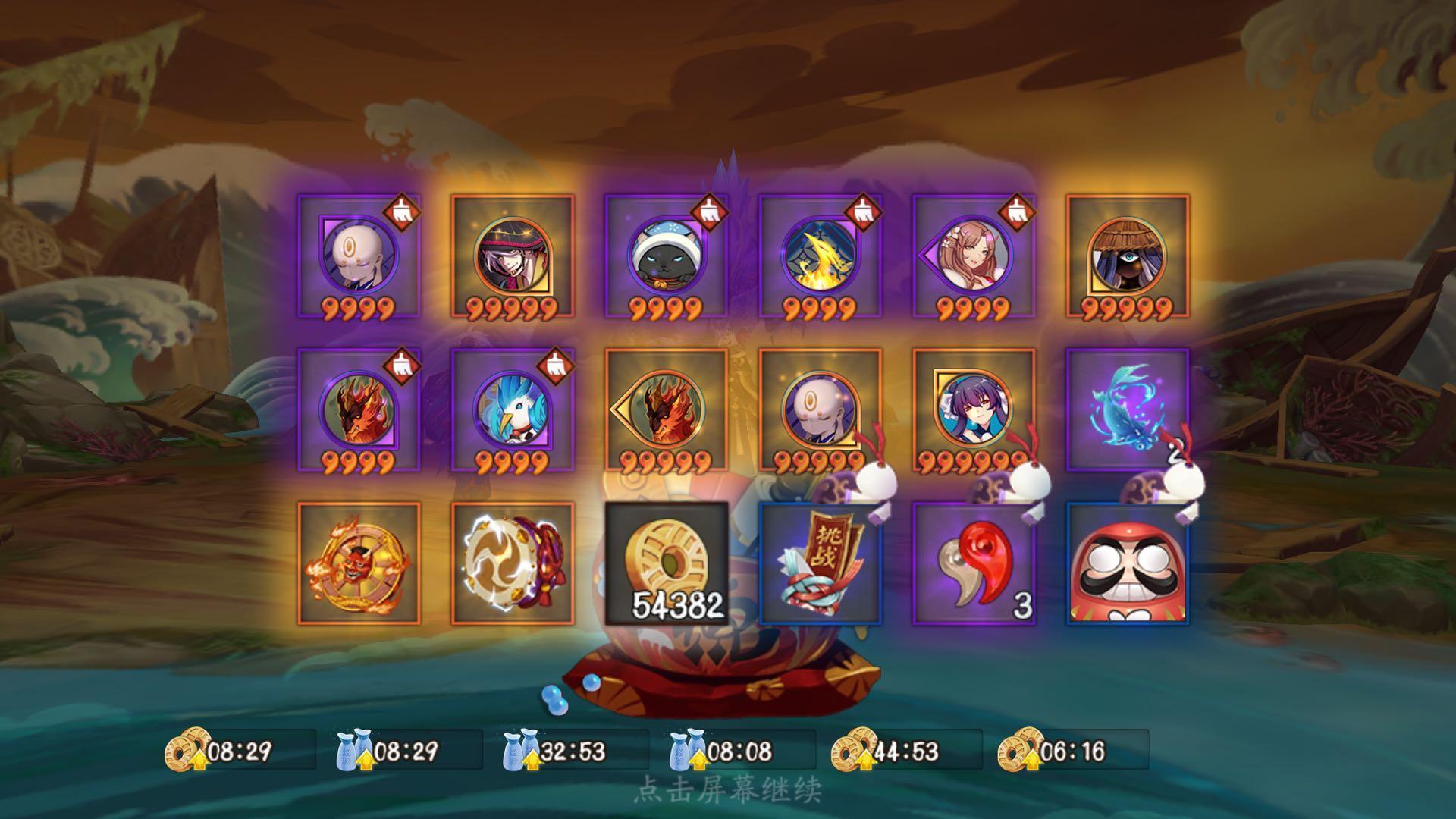Select the straw hat one-eyed shikigami reward
The image size is (1456, 819).
[1127, 256]
